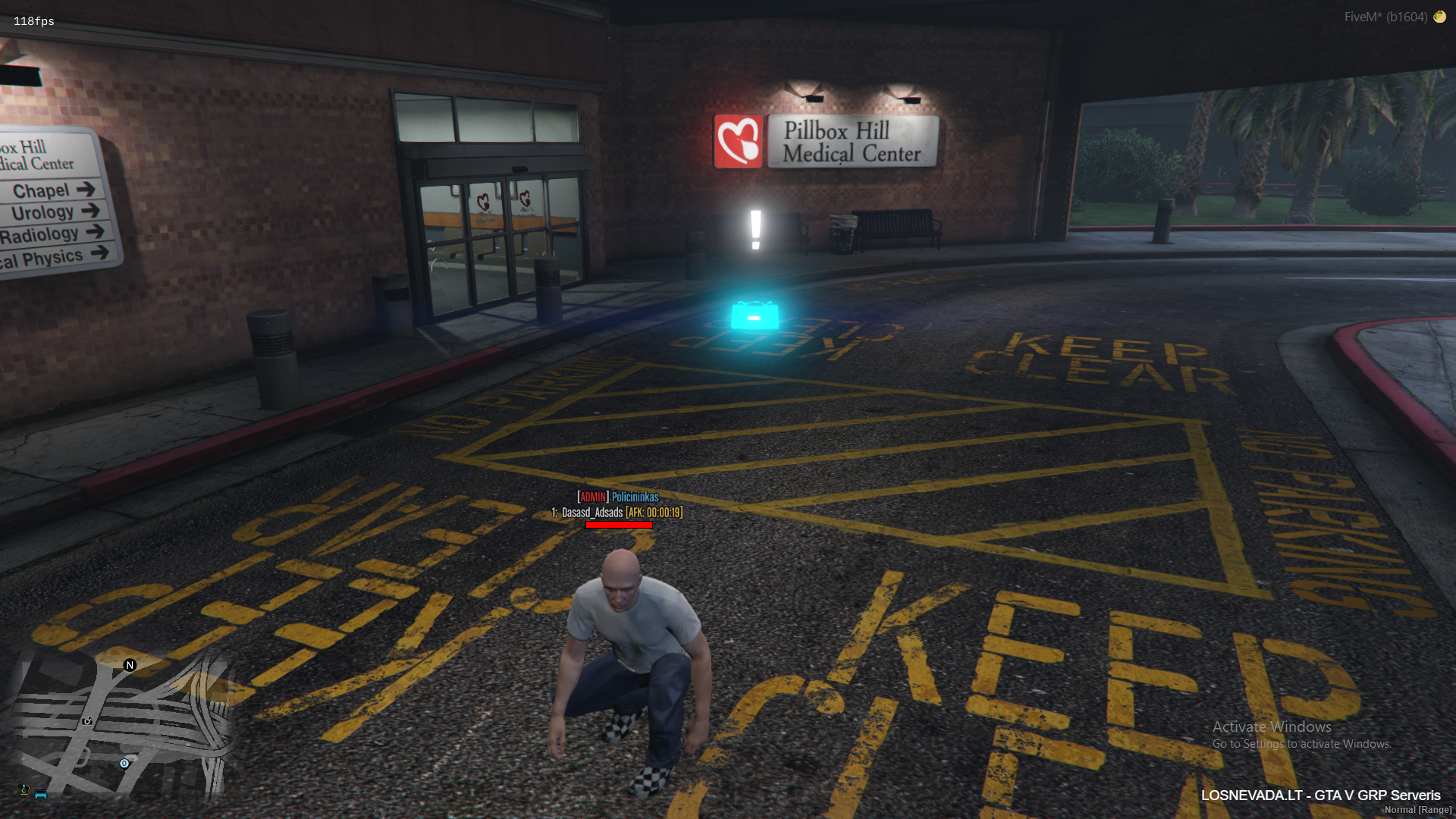Select the light-blue numbered blip on minimap

tap(124, 764)
